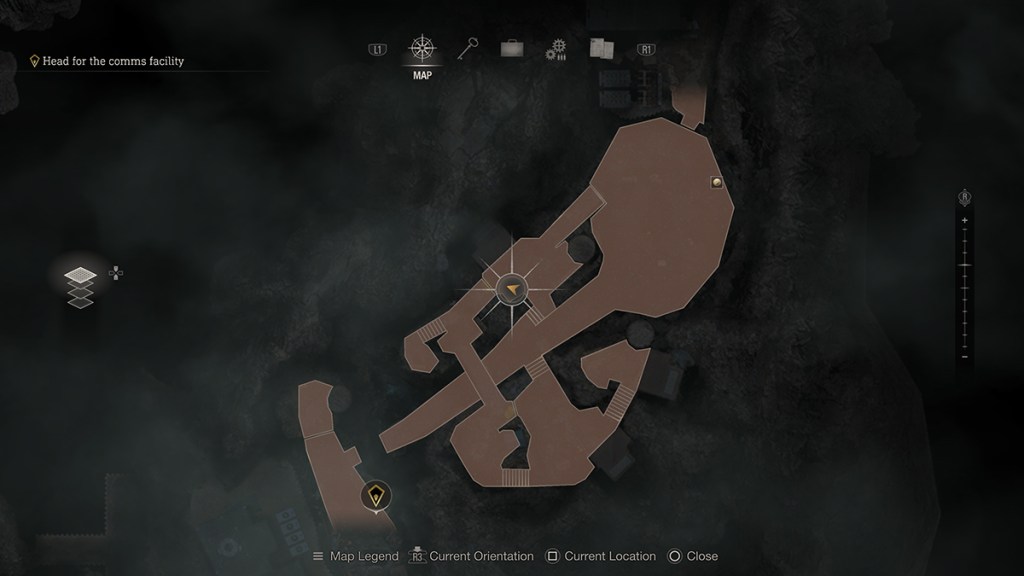Screen dimensions: 1024x576
Task: Open the attaché case tab
Action: [512, 48]
